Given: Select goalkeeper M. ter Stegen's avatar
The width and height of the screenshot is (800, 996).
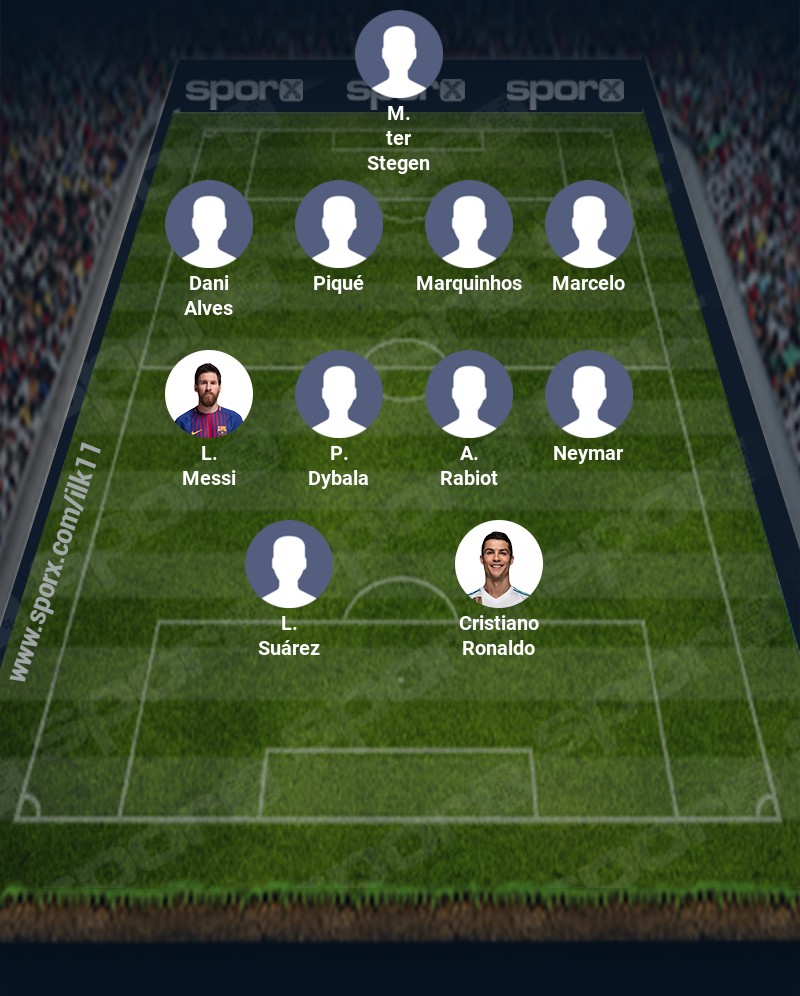Looking at the screenshot, I should (x=399, y=54).
